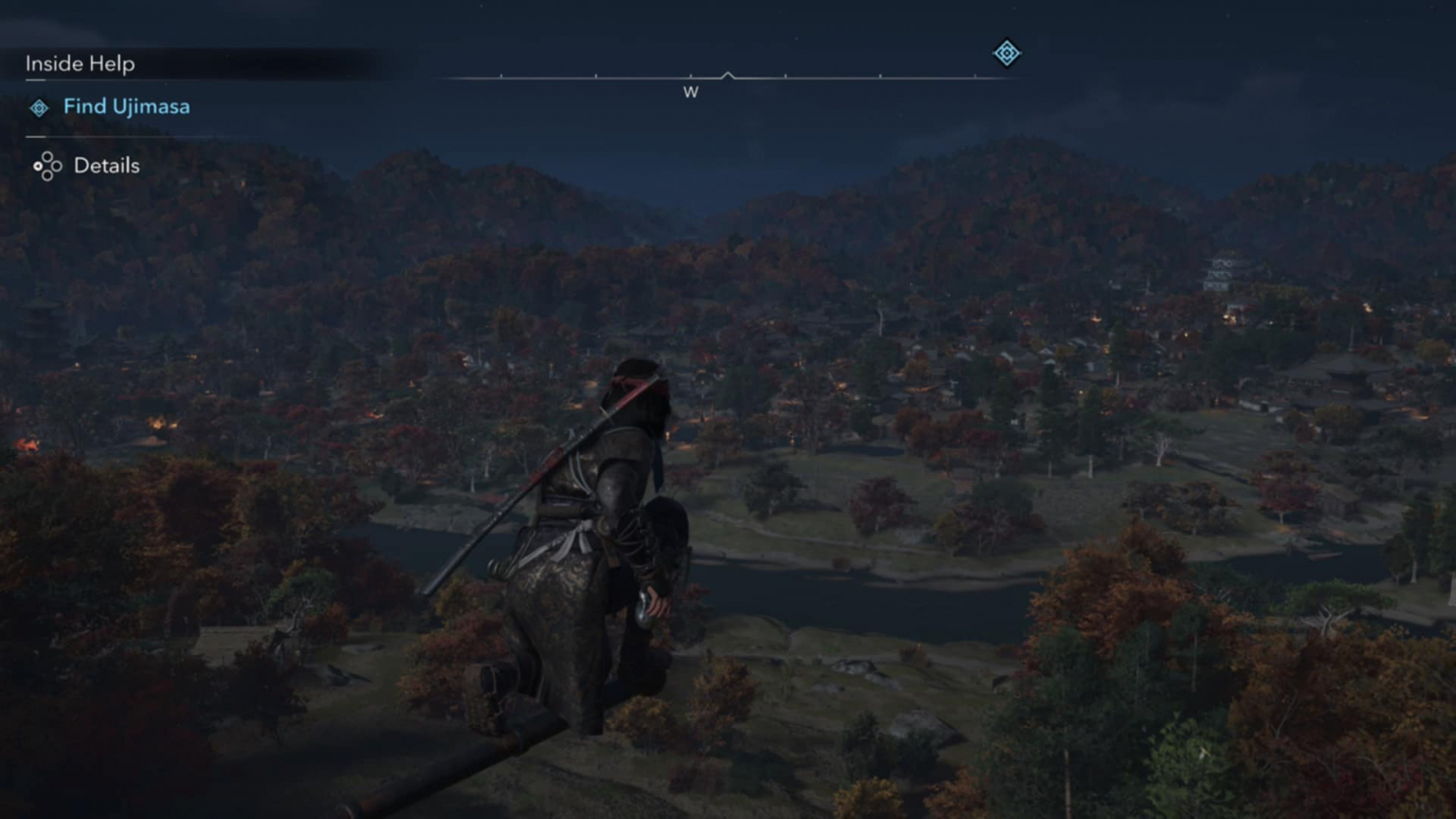Screen dimensions: 1456x819
Task: Click the objective diamond marker on the compass
Action: tap(1006, 53)
